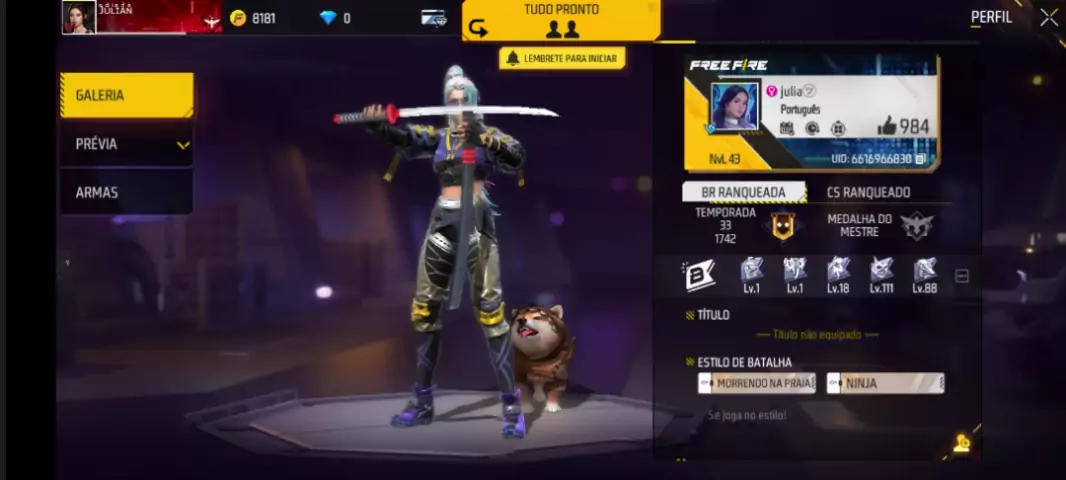Switch to the BR Ranqueada tab
Image resolution: width=1066 pixels, height=480 pixels.
pyautogui.click(x=745, y=192)
